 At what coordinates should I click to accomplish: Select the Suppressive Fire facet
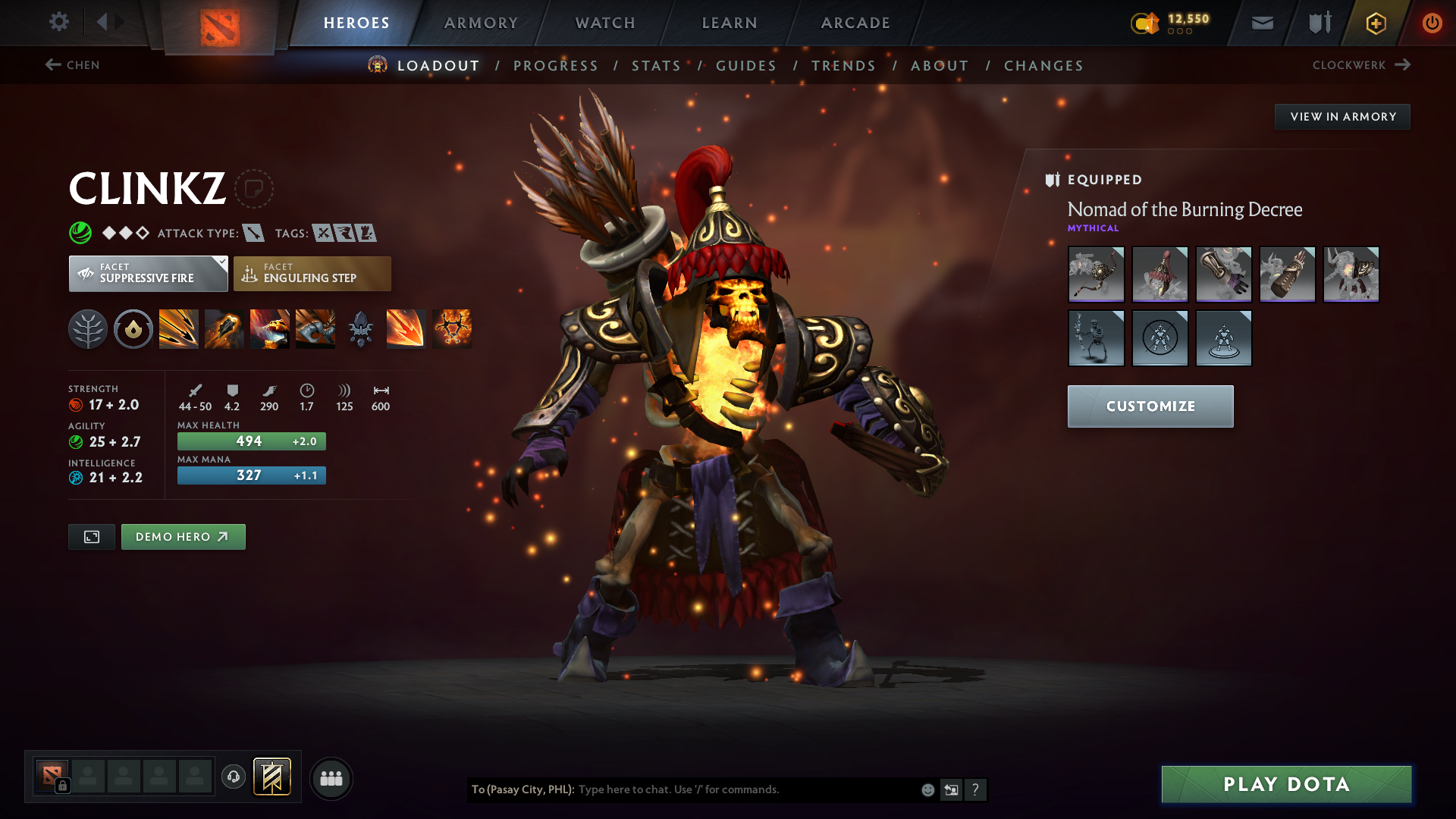pos(148,273)
